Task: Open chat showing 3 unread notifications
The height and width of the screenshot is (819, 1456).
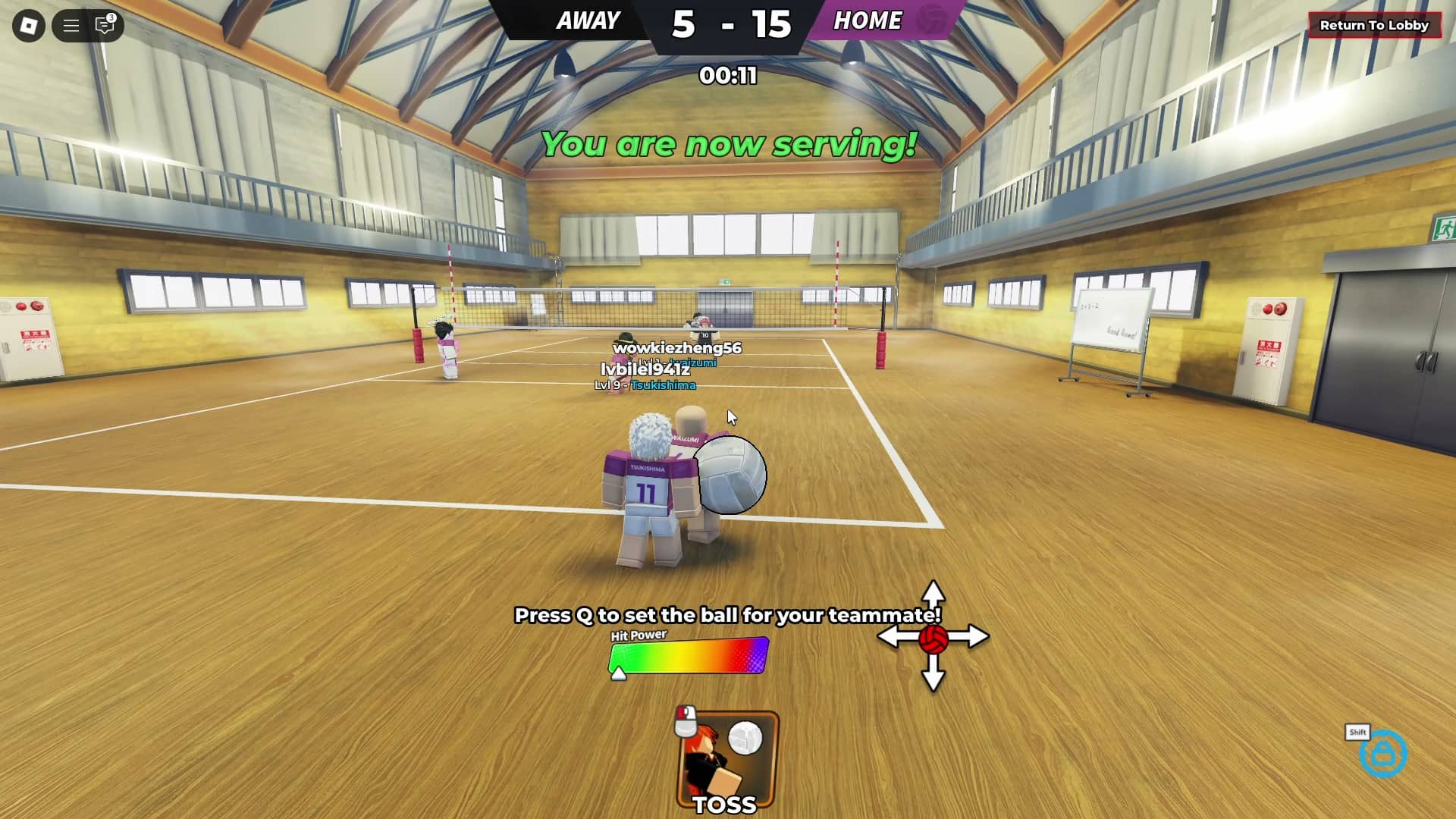Action: [106, 25]
